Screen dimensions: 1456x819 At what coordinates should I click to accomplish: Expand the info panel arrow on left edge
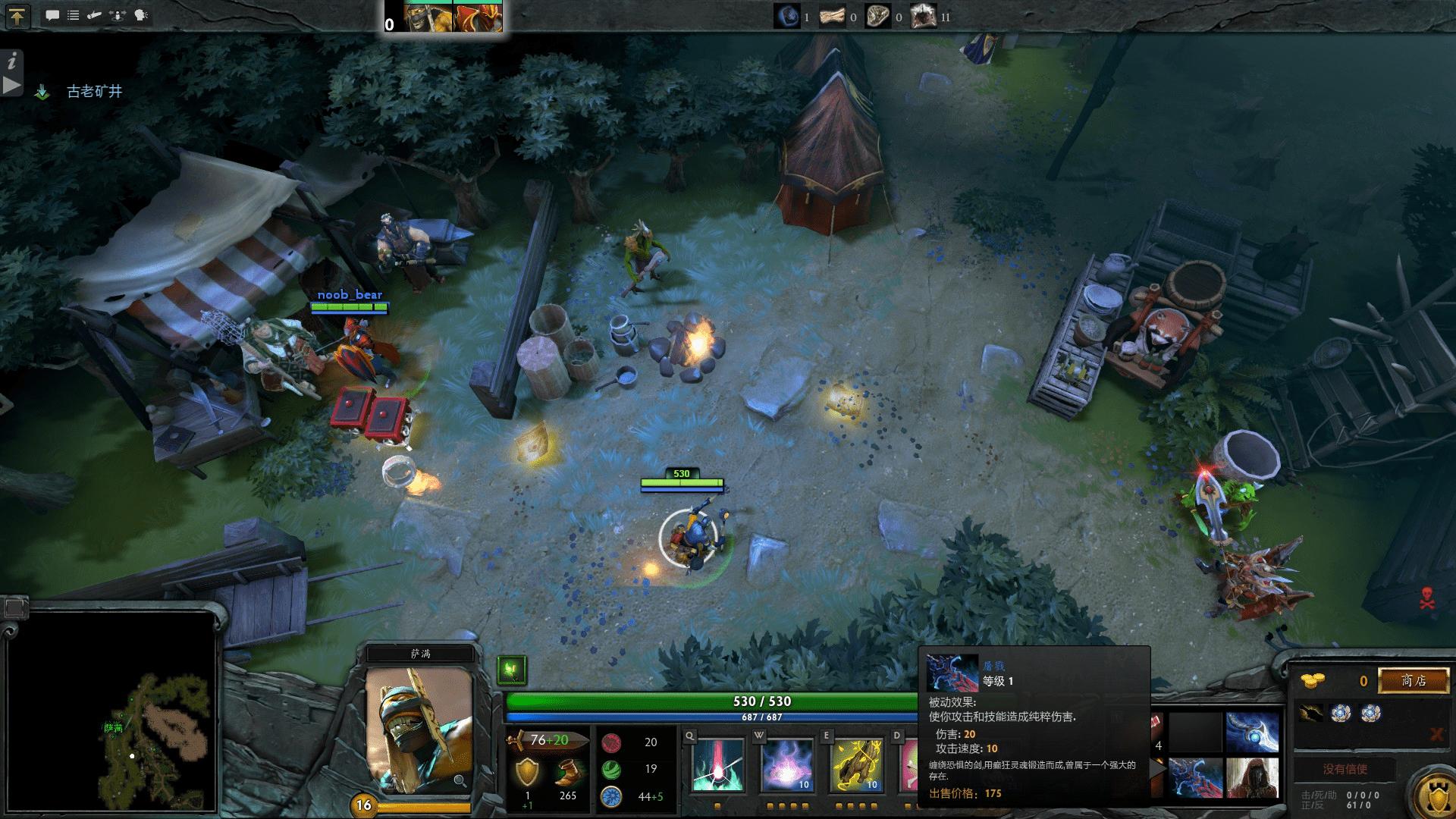click(11, 85)
